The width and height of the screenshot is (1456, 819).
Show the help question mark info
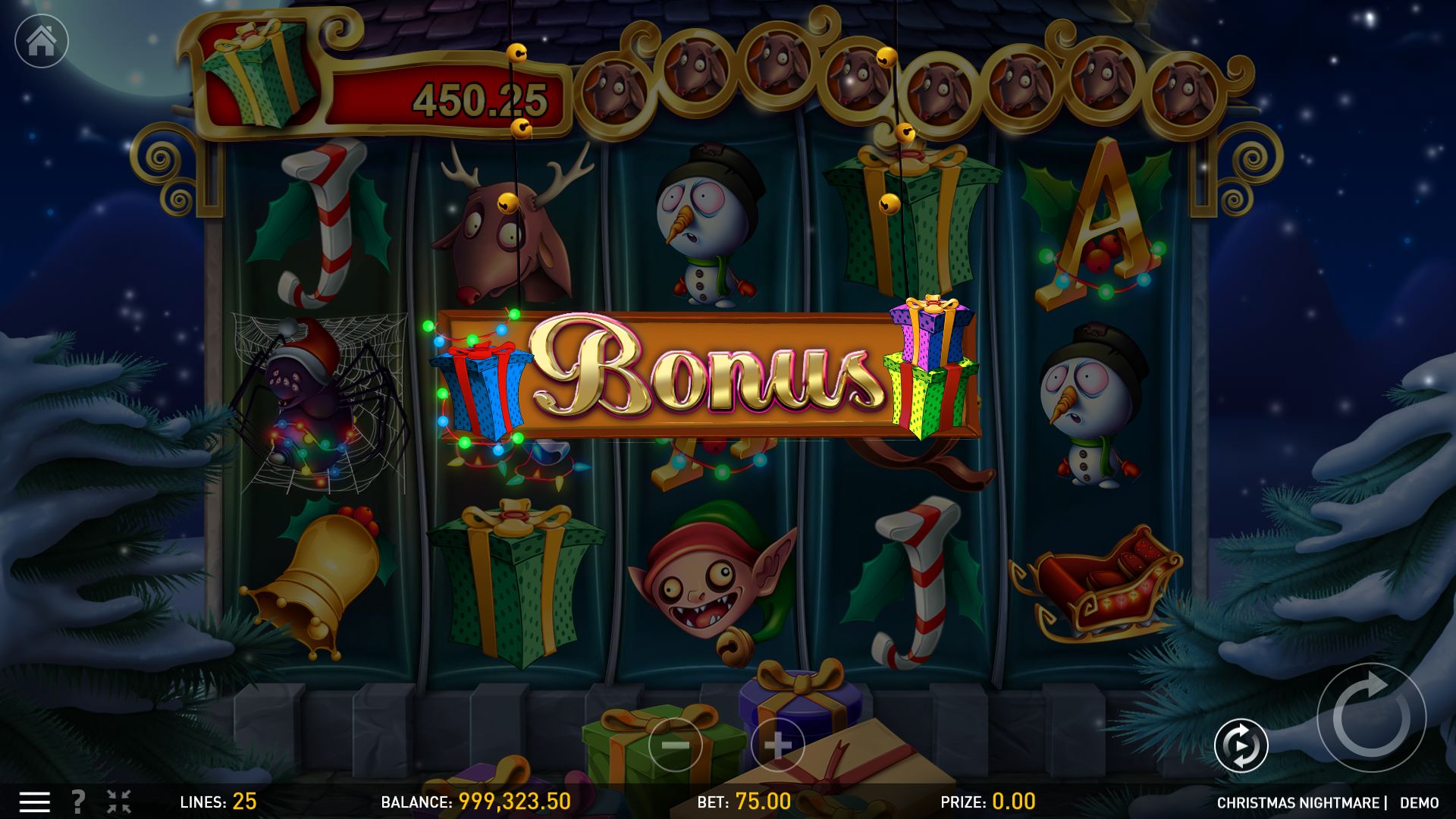(77, 802)
